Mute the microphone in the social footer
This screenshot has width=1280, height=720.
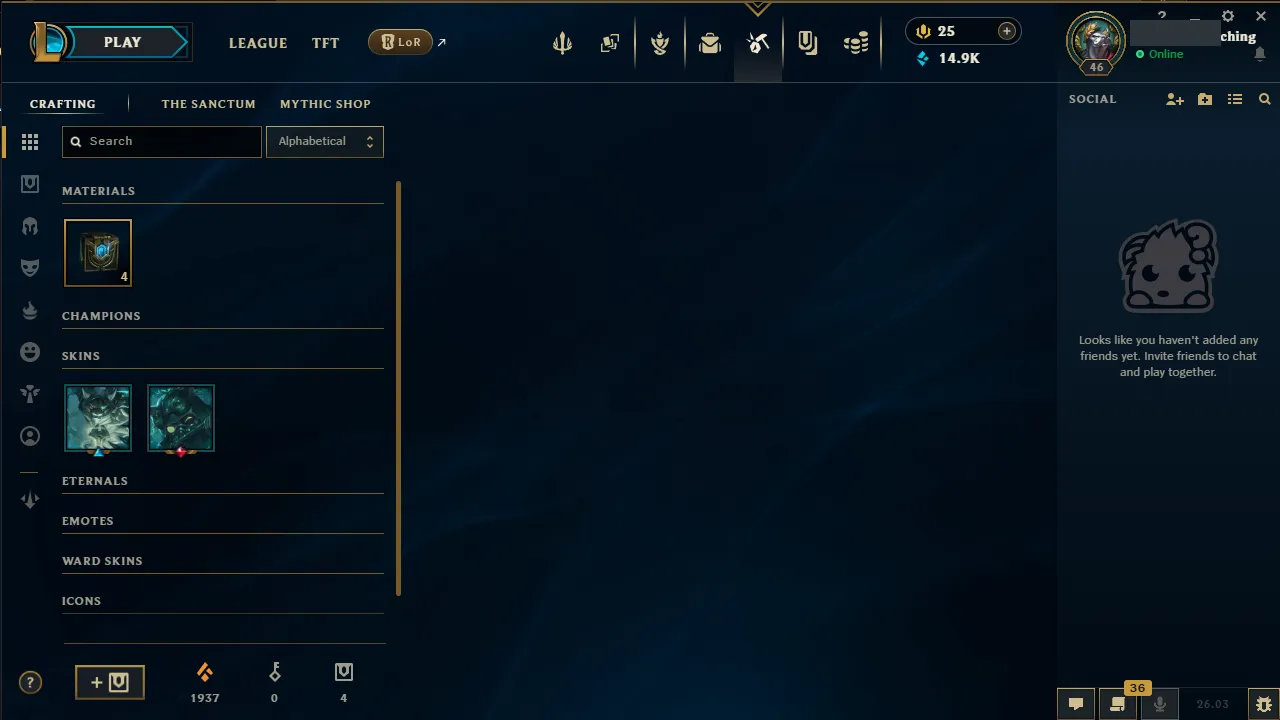[1160, 703]
